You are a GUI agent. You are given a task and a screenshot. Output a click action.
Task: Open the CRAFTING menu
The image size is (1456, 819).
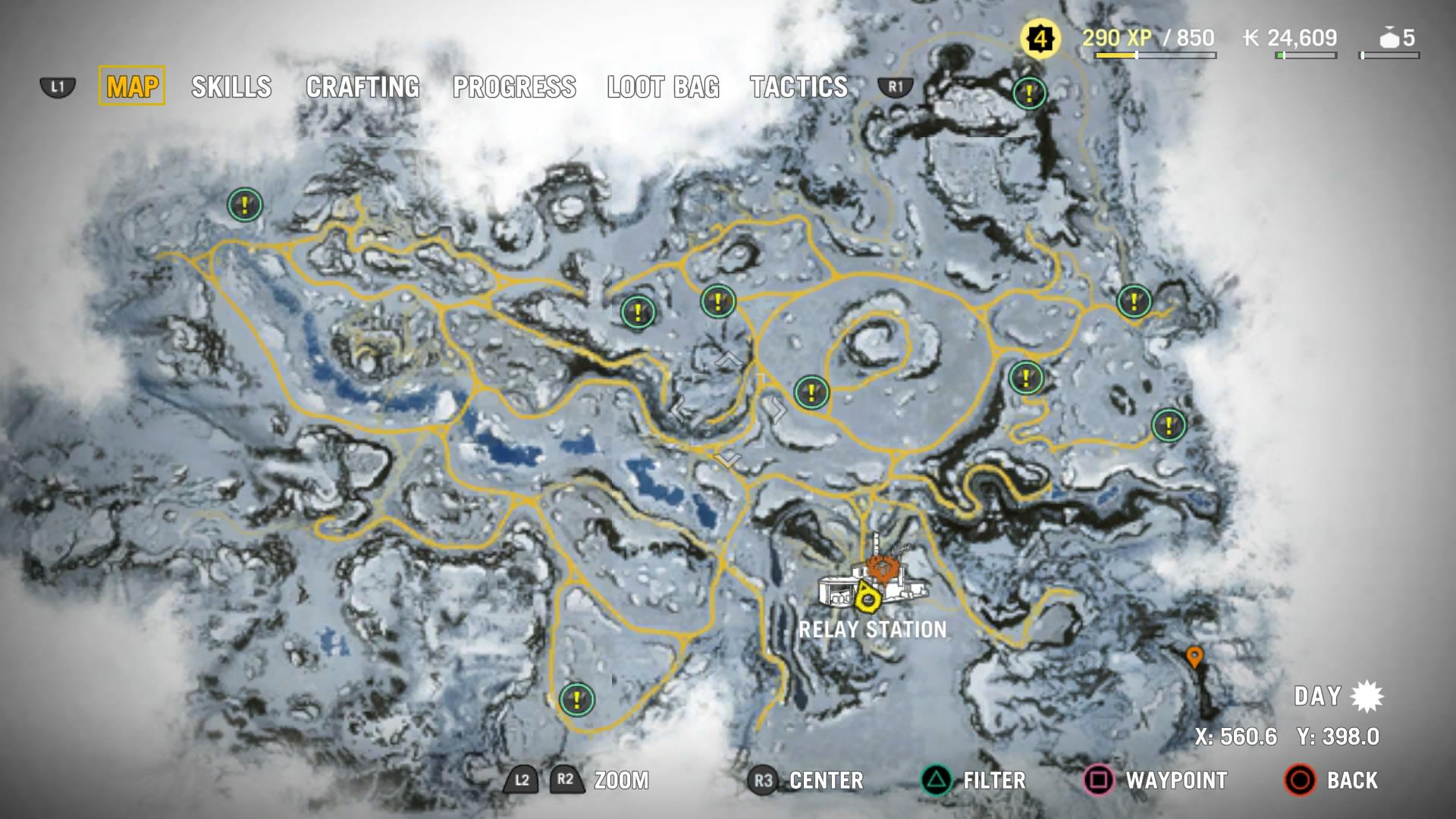point(362,87)
